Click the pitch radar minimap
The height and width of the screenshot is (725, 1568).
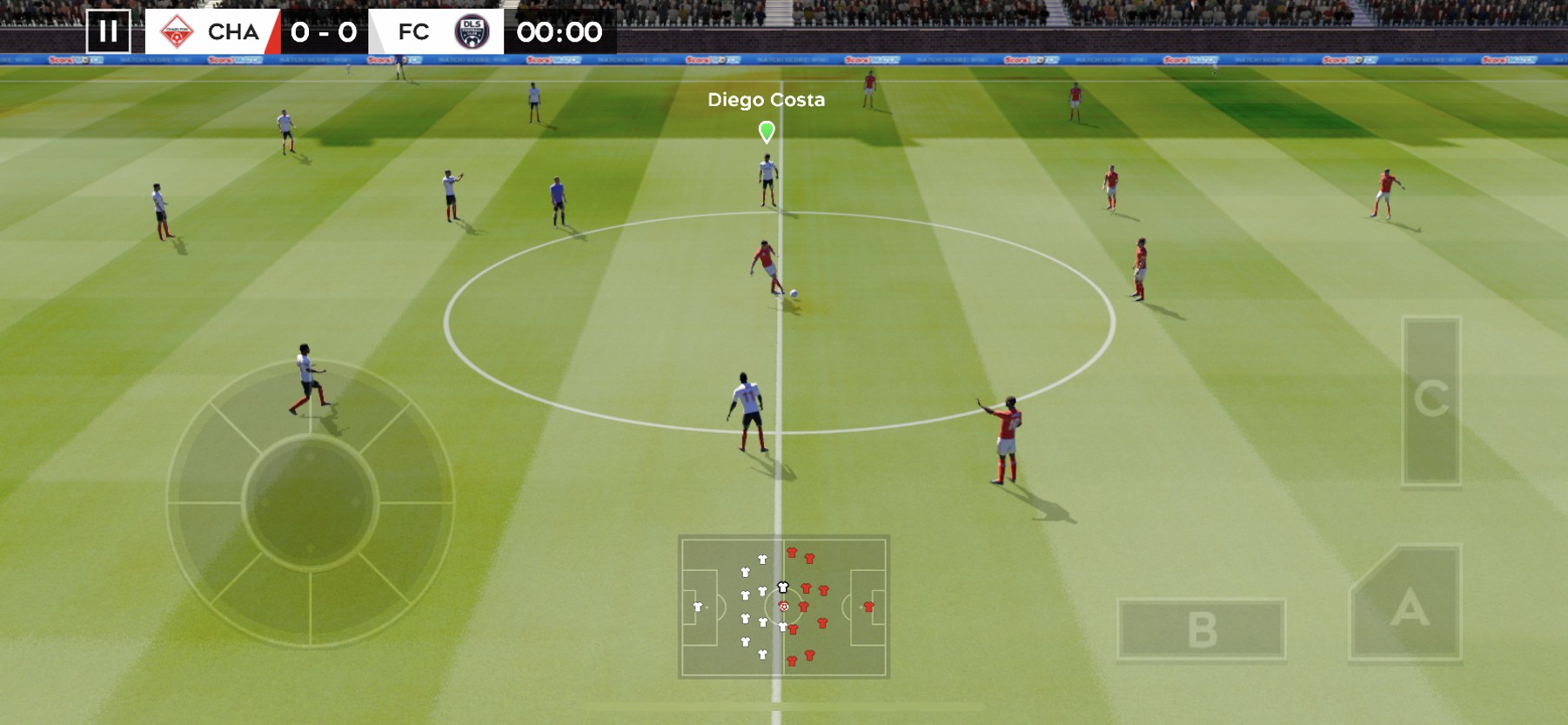tap(783, 606)
